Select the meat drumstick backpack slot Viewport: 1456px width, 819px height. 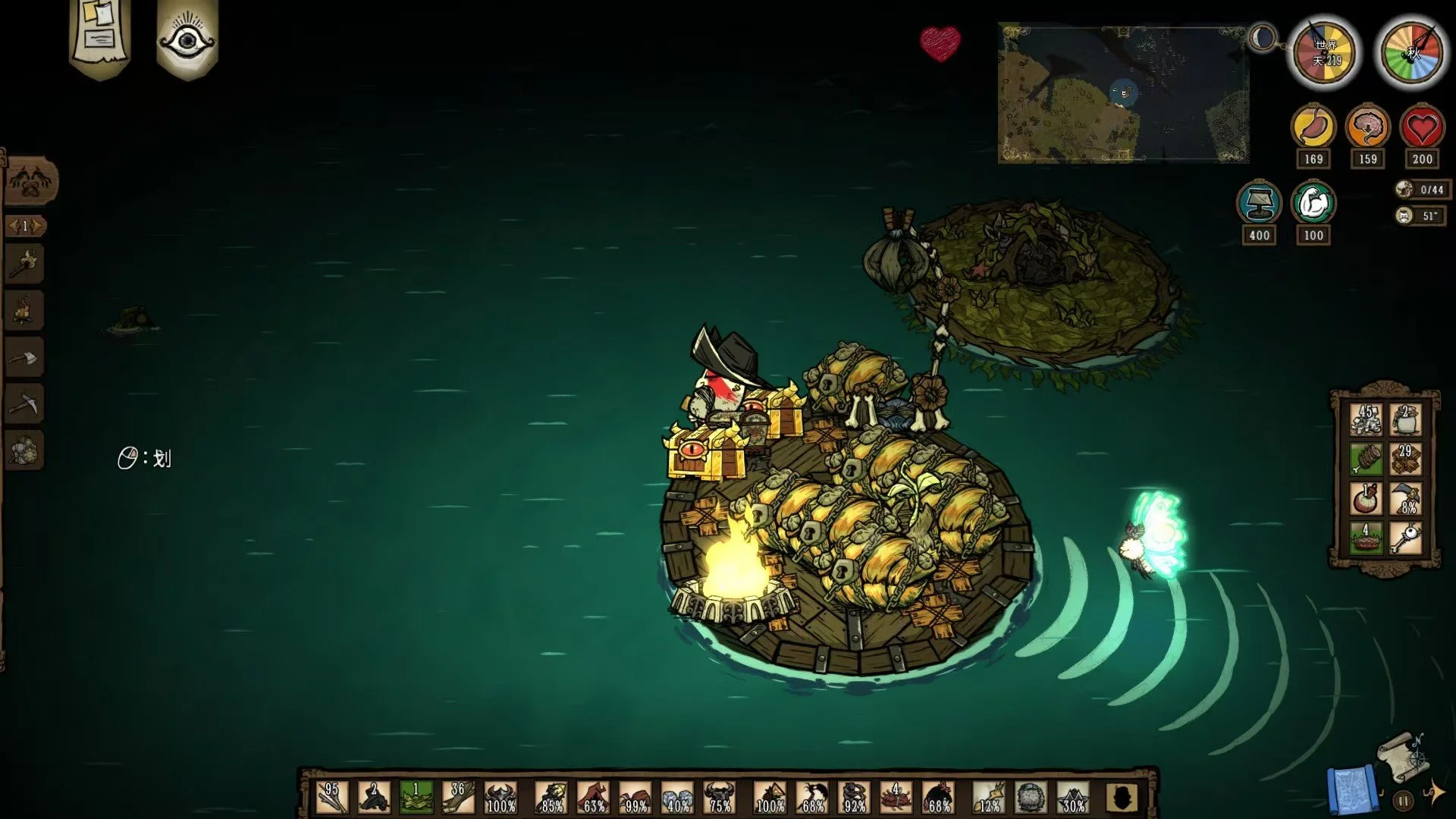tap(1366, 459)
